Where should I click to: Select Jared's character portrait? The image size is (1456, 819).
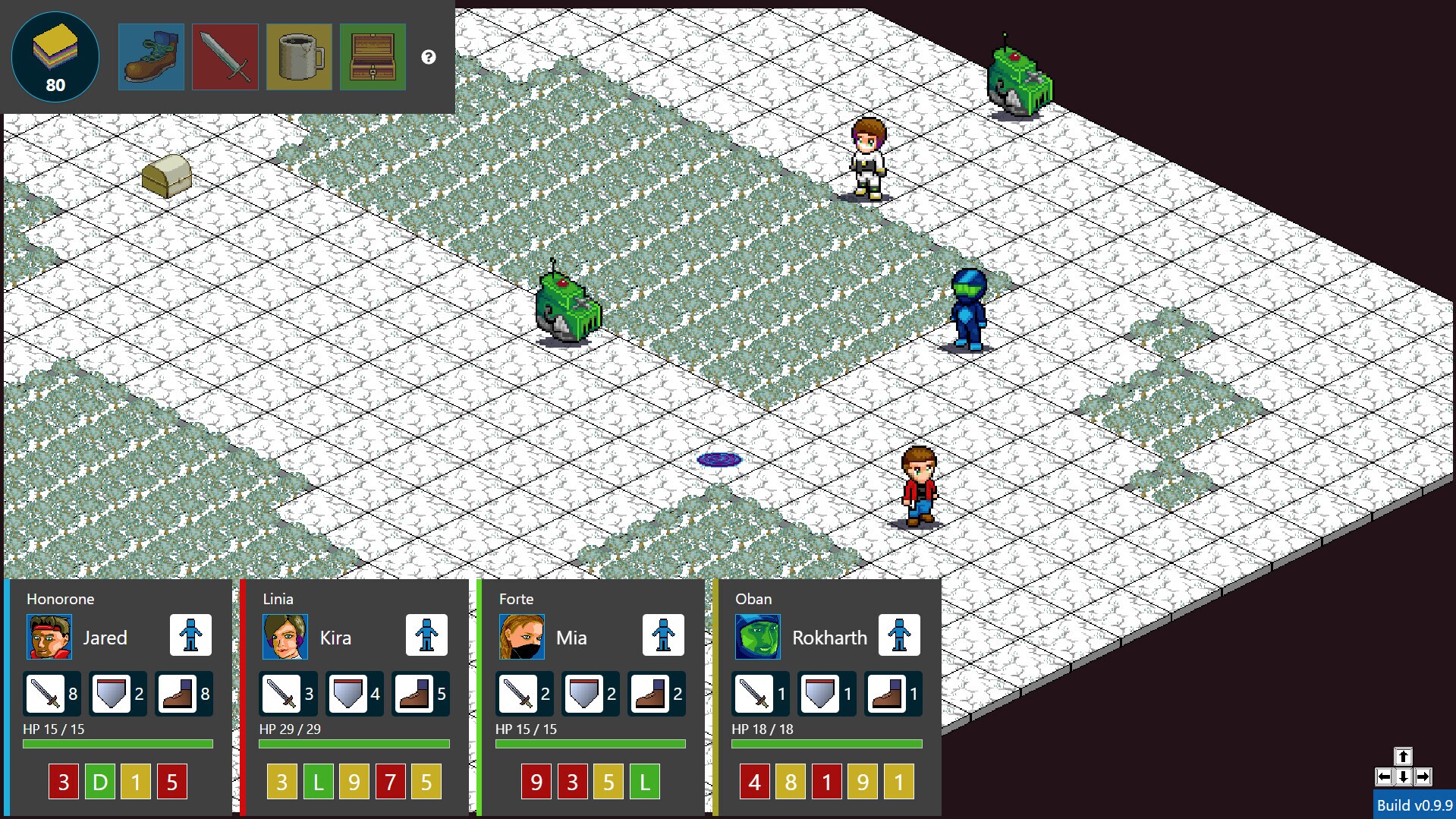tap(49, 637)
